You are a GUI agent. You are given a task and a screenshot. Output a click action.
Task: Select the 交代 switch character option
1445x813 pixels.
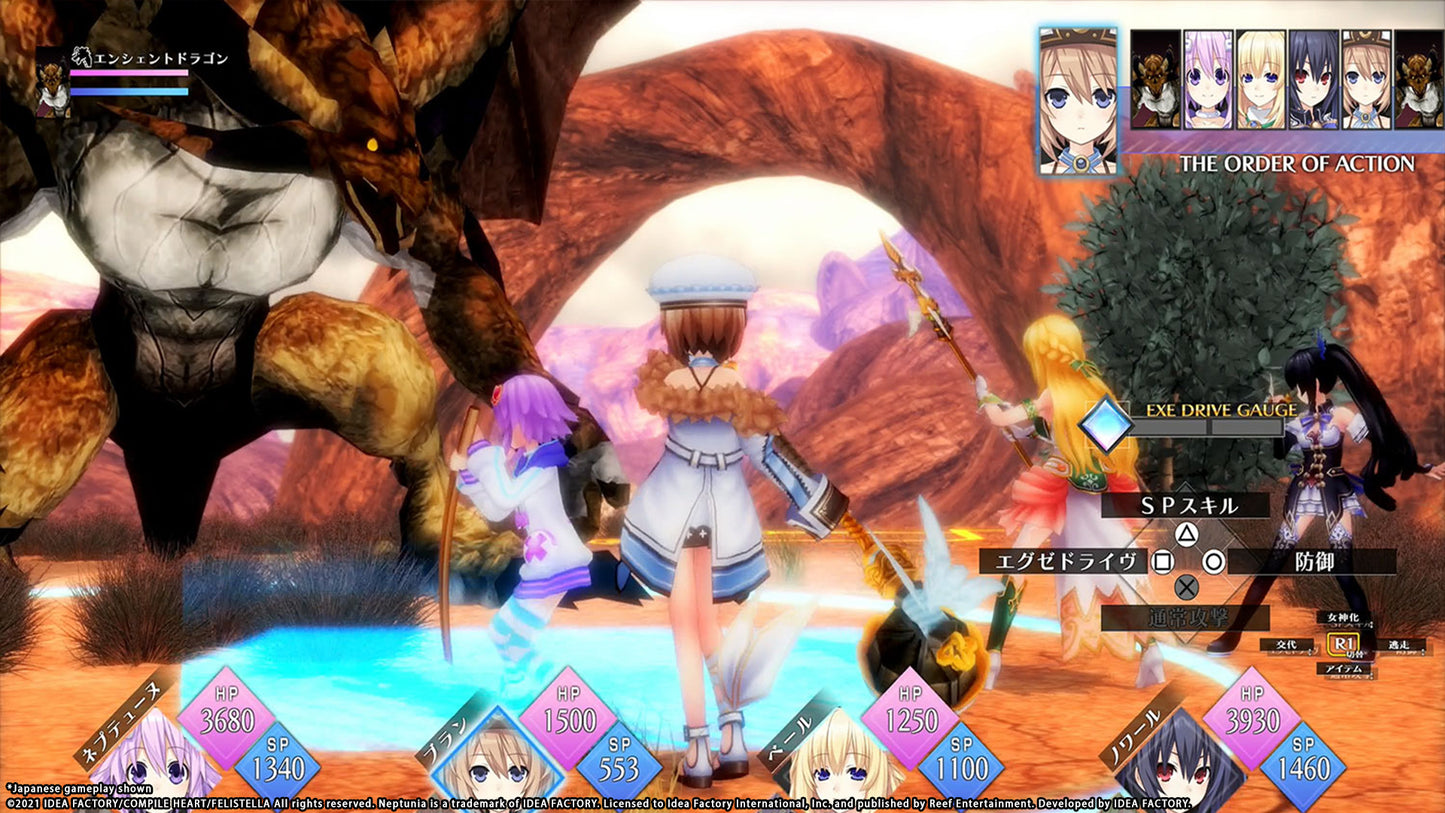[1285, 645]
